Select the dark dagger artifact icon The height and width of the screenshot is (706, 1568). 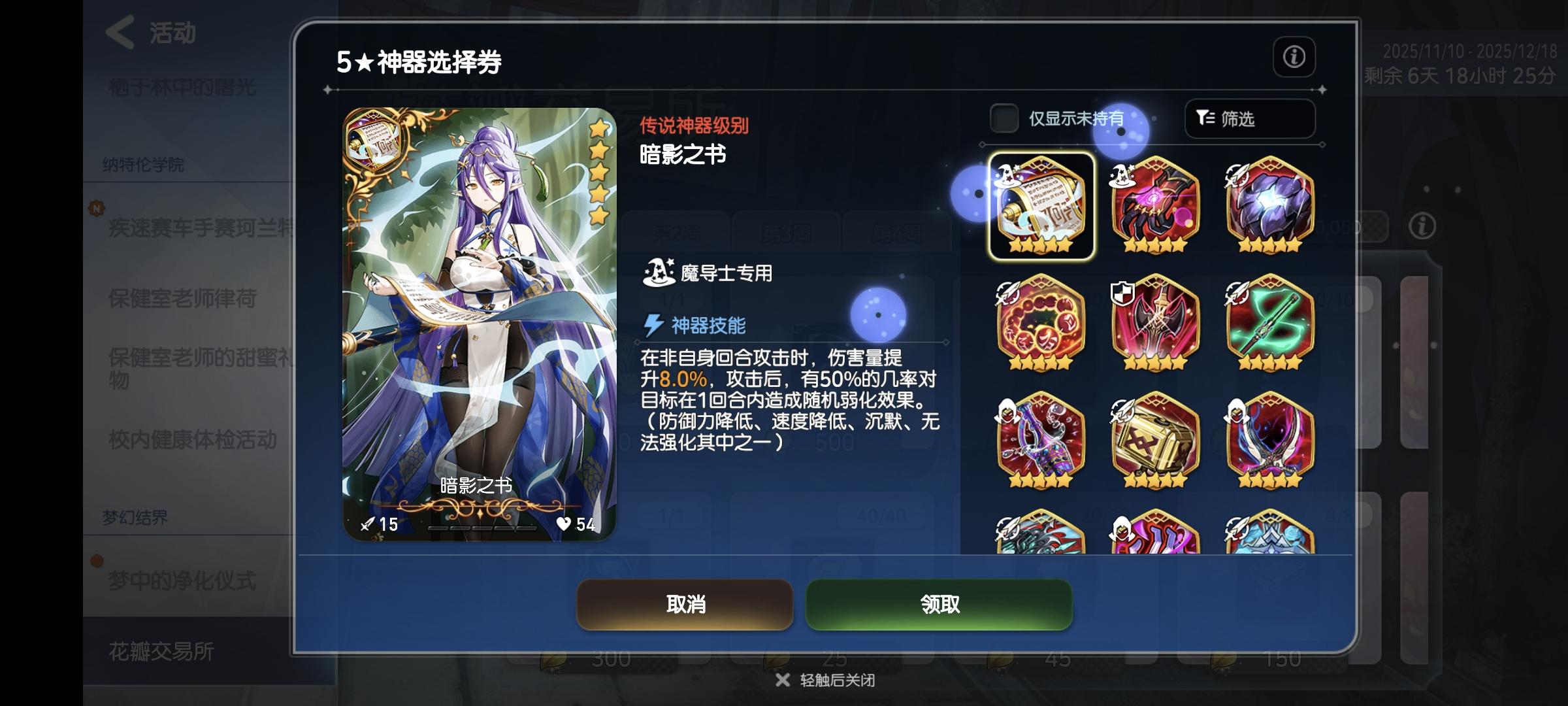1269,439
